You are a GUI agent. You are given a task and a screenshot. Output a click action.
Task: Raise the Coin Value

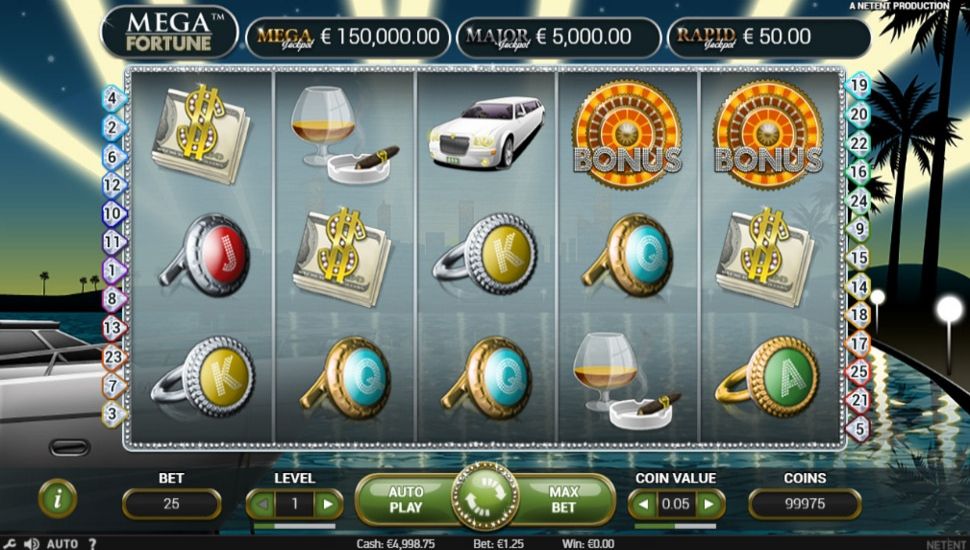click(708, 504)
